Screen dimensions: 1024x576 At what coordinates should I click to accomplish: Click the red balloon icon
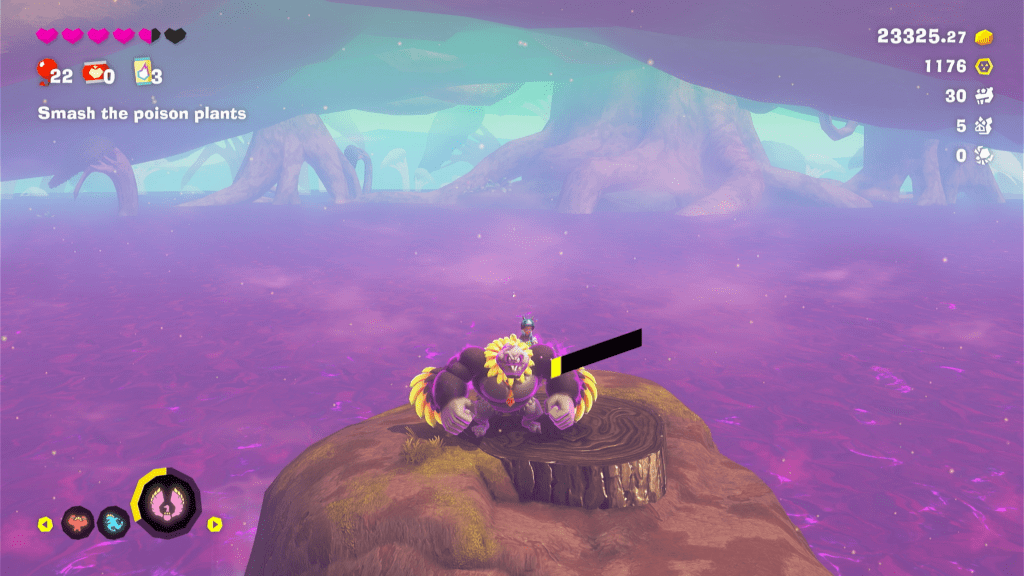click(x=45, y=72)
